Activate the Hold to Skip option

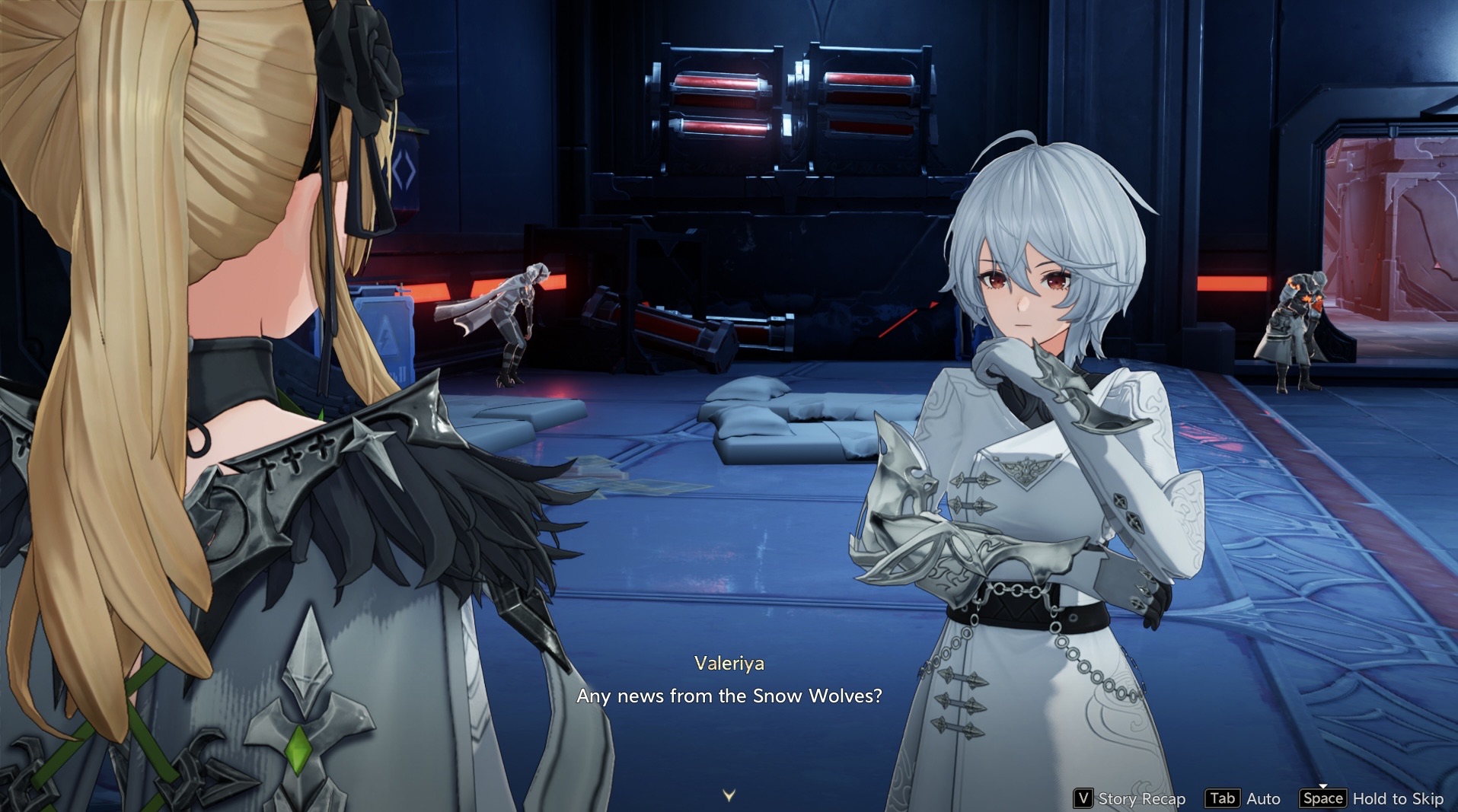coord(1373,798)
